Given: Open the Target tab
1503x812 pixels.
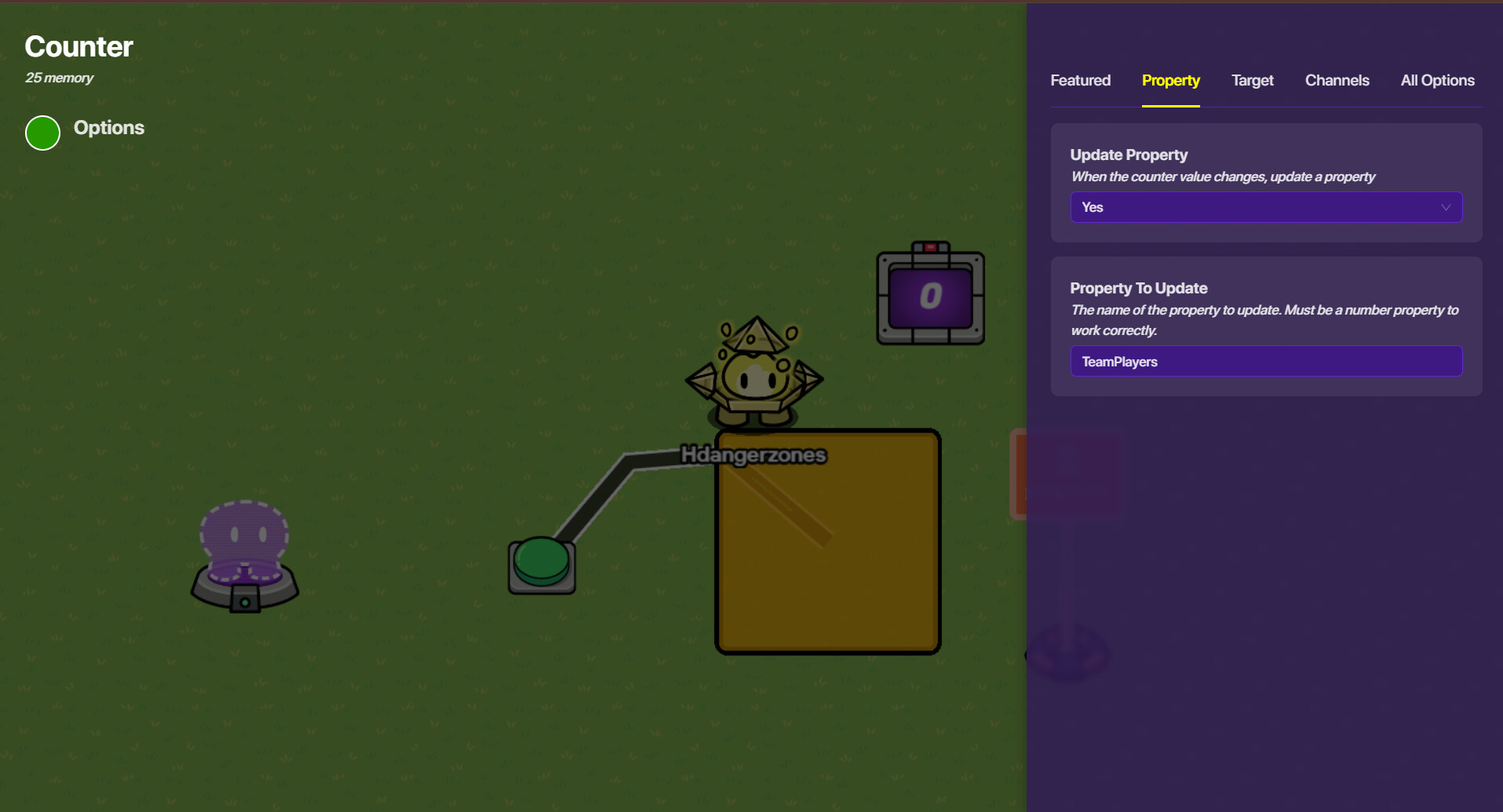Looking at the screenshot, I should [1252, 81].
